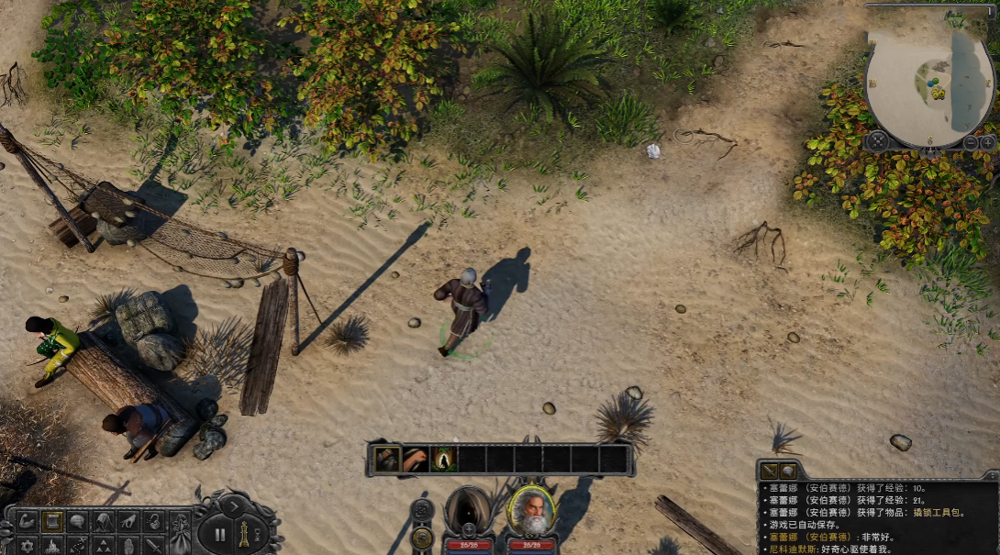Zoom out the minimap with minus button
The height and width of the screenshot is (555, 1000).
pyautogui.click(x=970, y=143)
